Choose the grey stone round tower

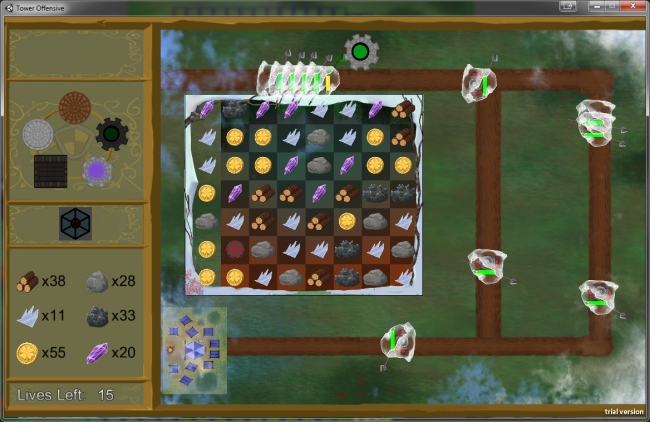click(38, 134)
